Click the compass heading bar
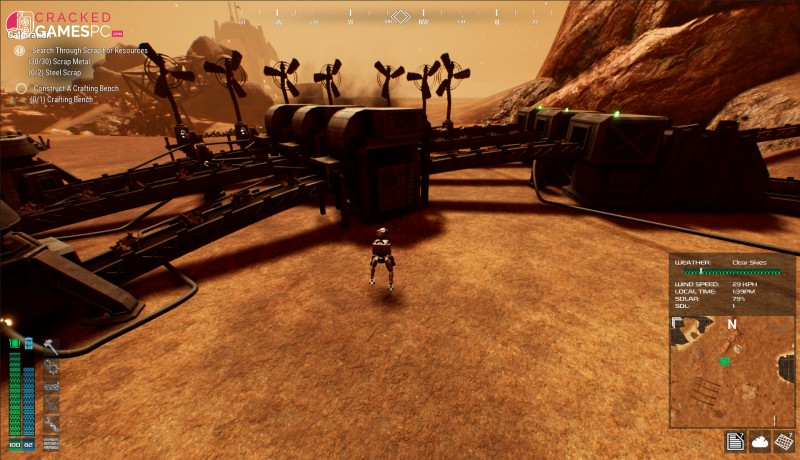 [400, 17]
